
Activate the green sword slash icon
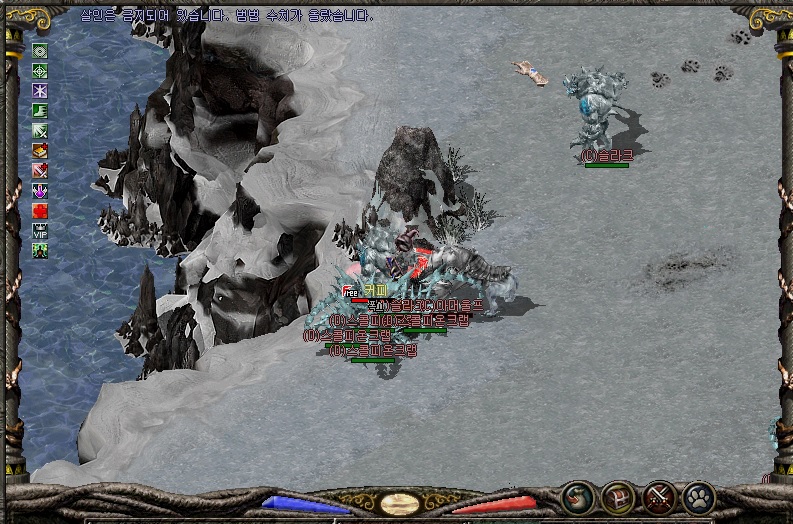40,130
